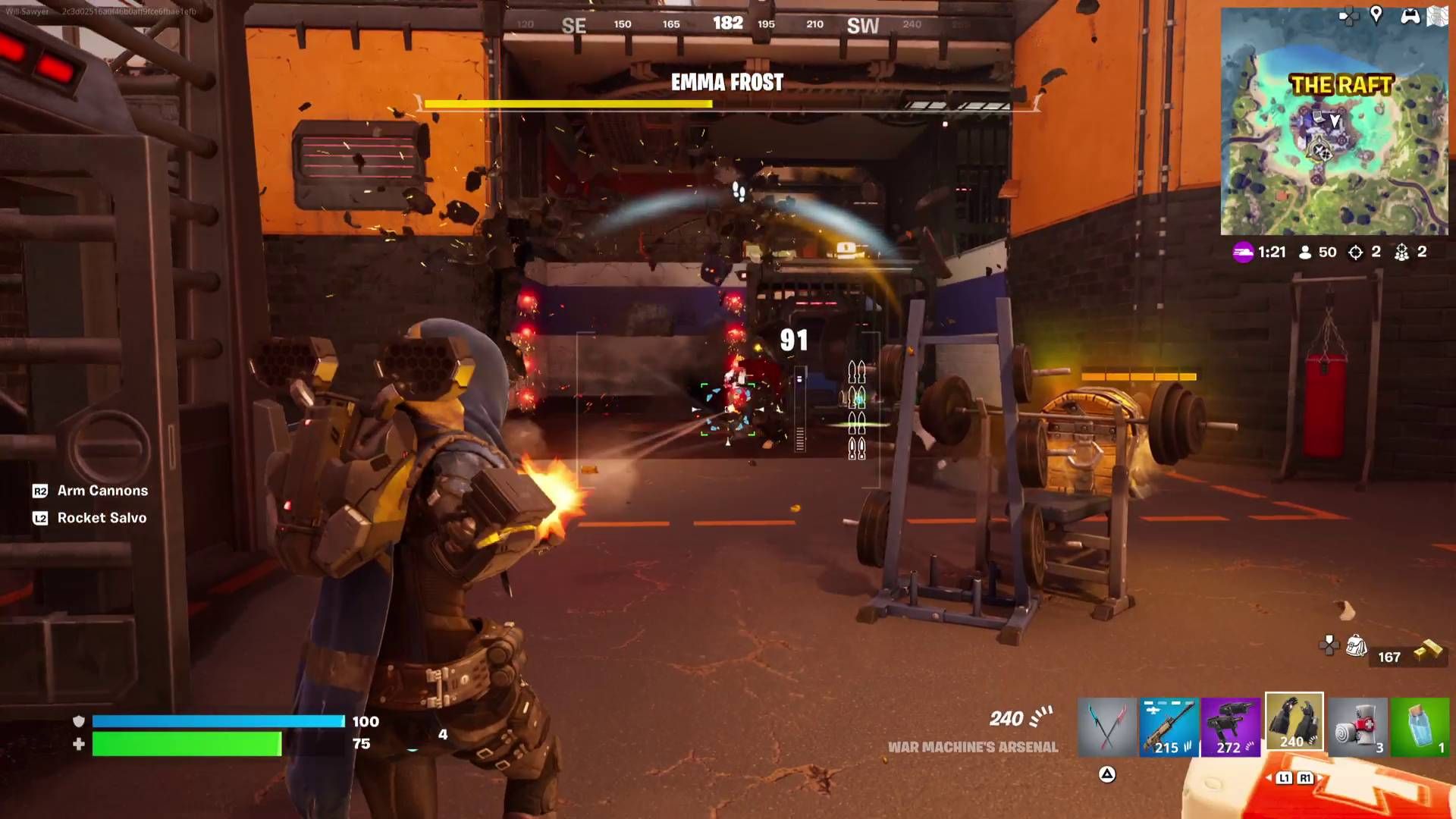Click the eliminations crosshair icon below the minimap
The image size is (1456, 819).
(1354, 252)
